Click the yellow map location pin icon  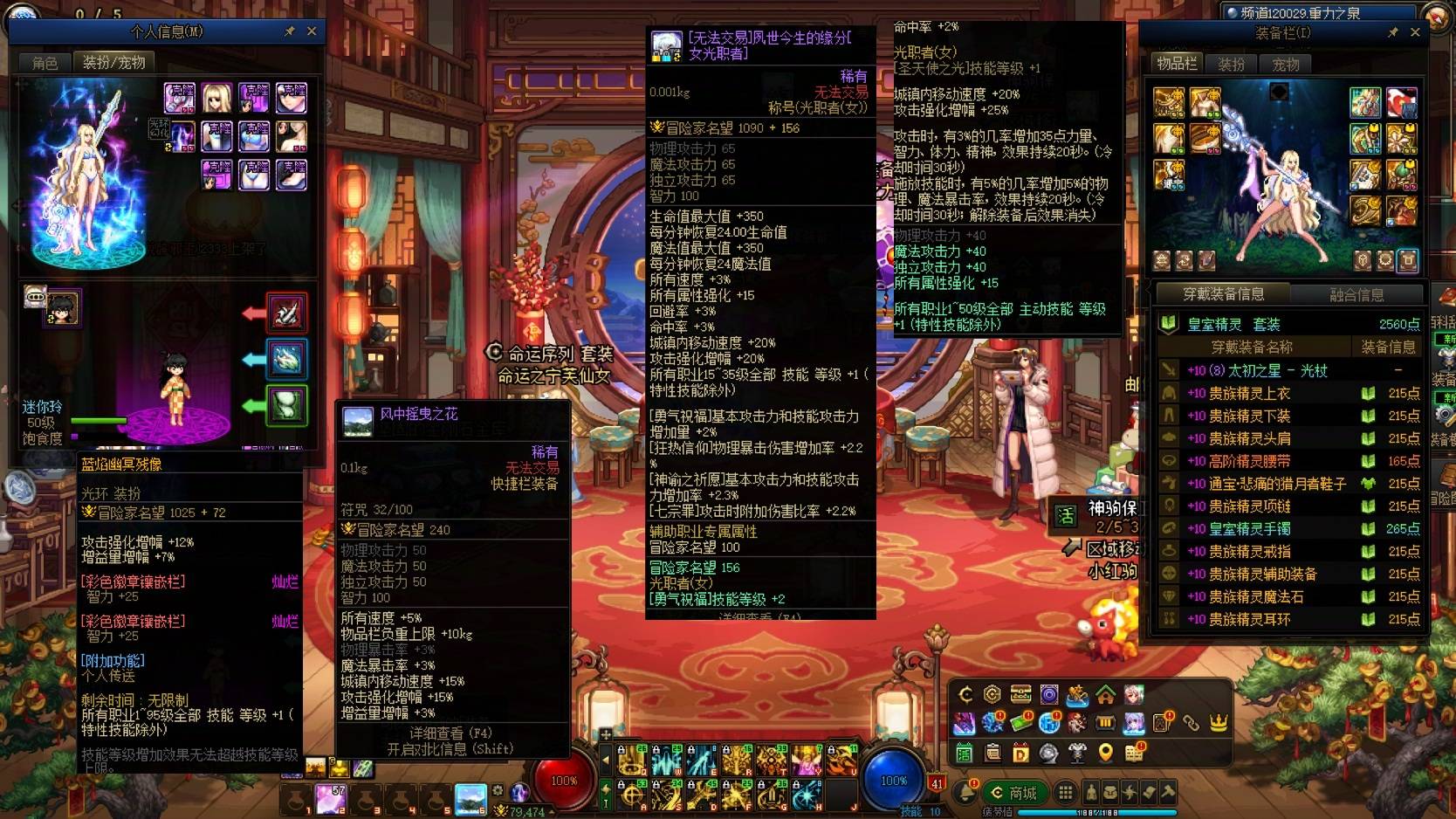[1104, 753]
